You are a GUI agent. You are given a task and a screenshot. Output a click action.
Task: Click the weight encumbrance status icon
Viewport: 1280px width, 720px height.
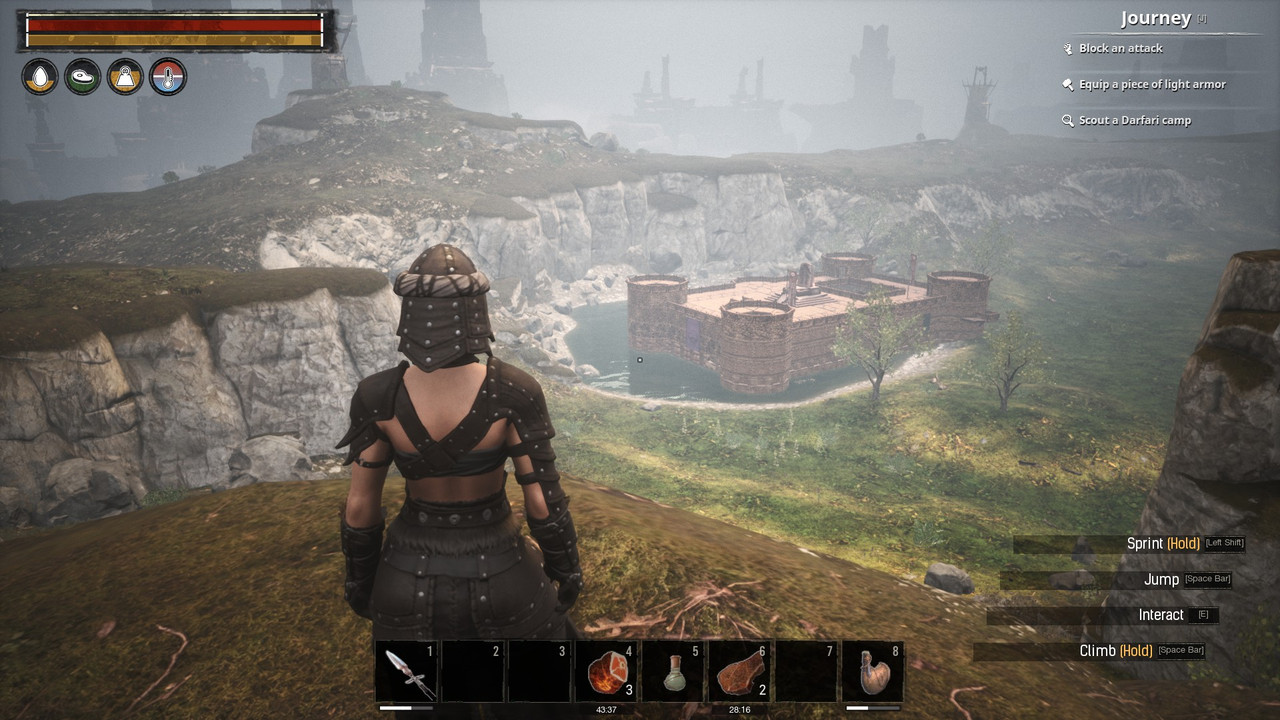125,77
